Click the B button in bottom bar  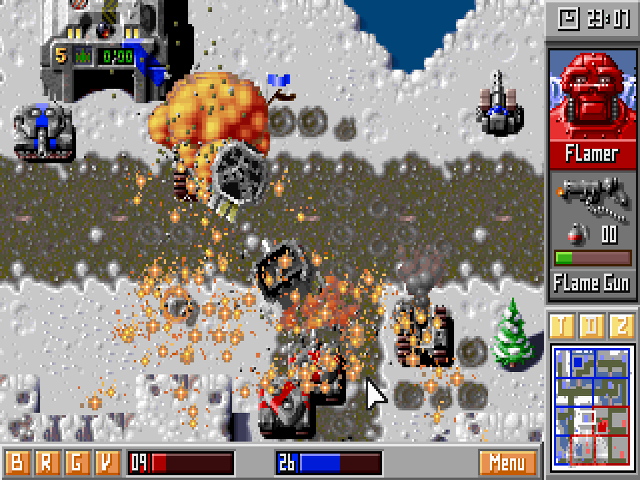[17, 463]
